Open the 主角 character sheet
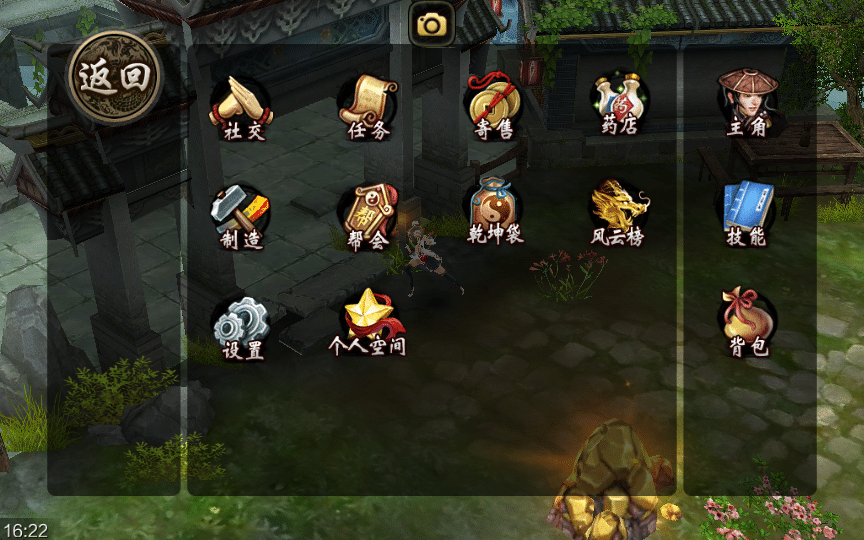This screenshot has height=540, width=864. point(747,102)
